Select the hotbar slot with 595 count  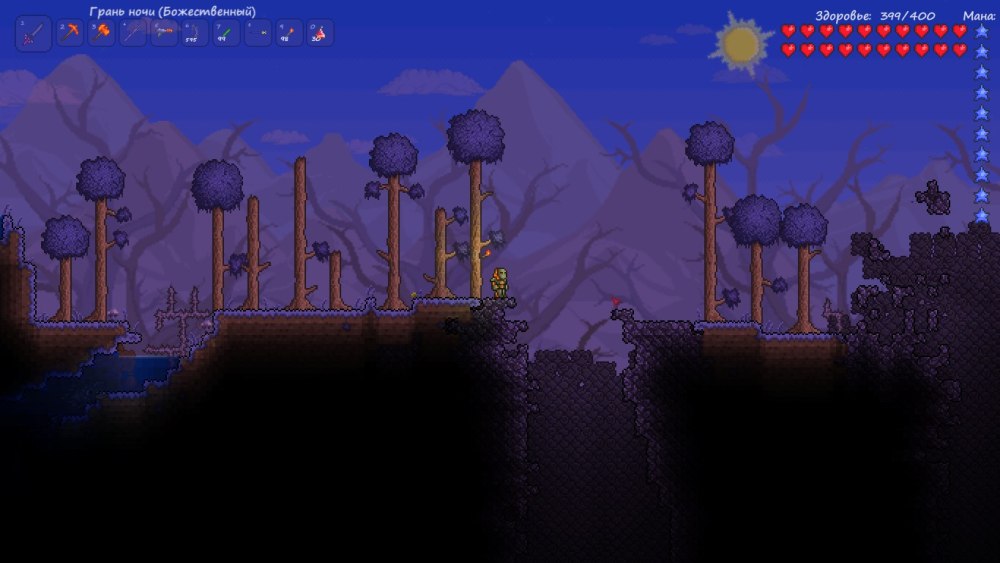coord(195,33)
